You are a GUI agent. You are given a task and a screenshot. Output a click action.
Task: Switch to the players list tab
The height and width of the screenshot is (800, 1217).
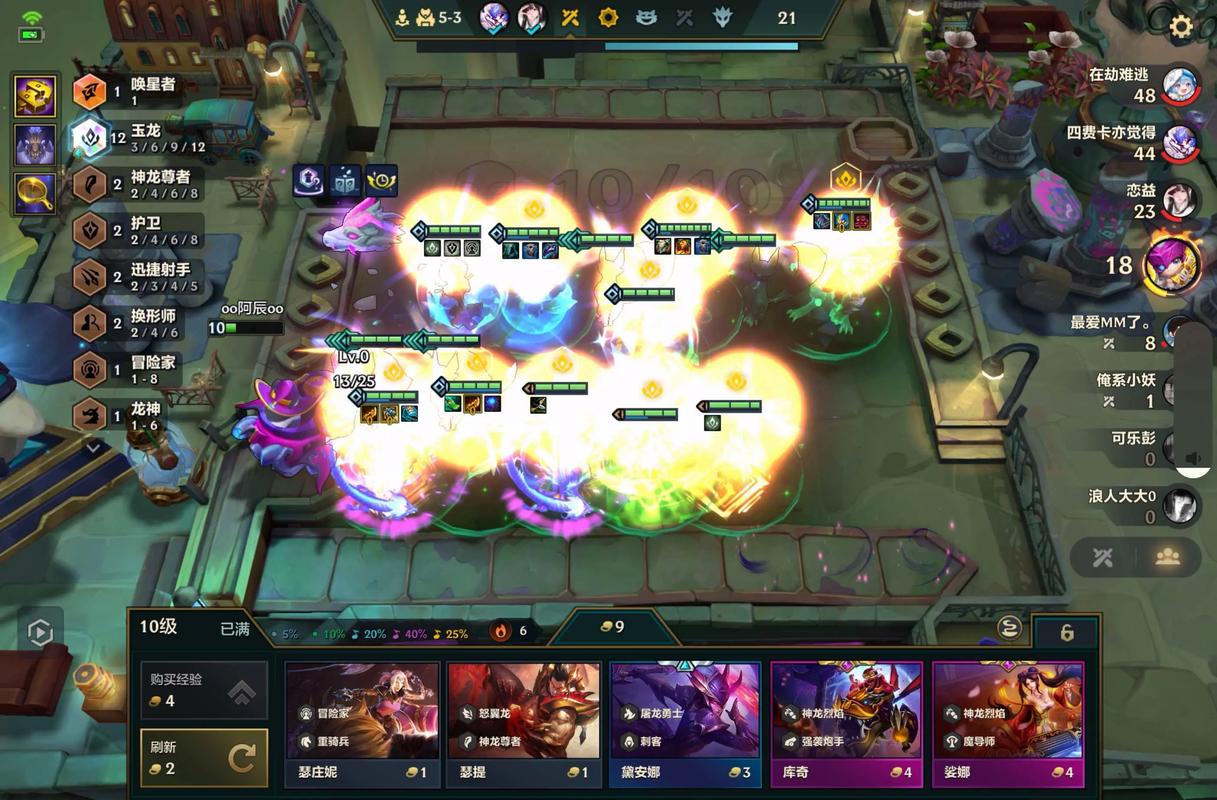[x=1167, y=557]
